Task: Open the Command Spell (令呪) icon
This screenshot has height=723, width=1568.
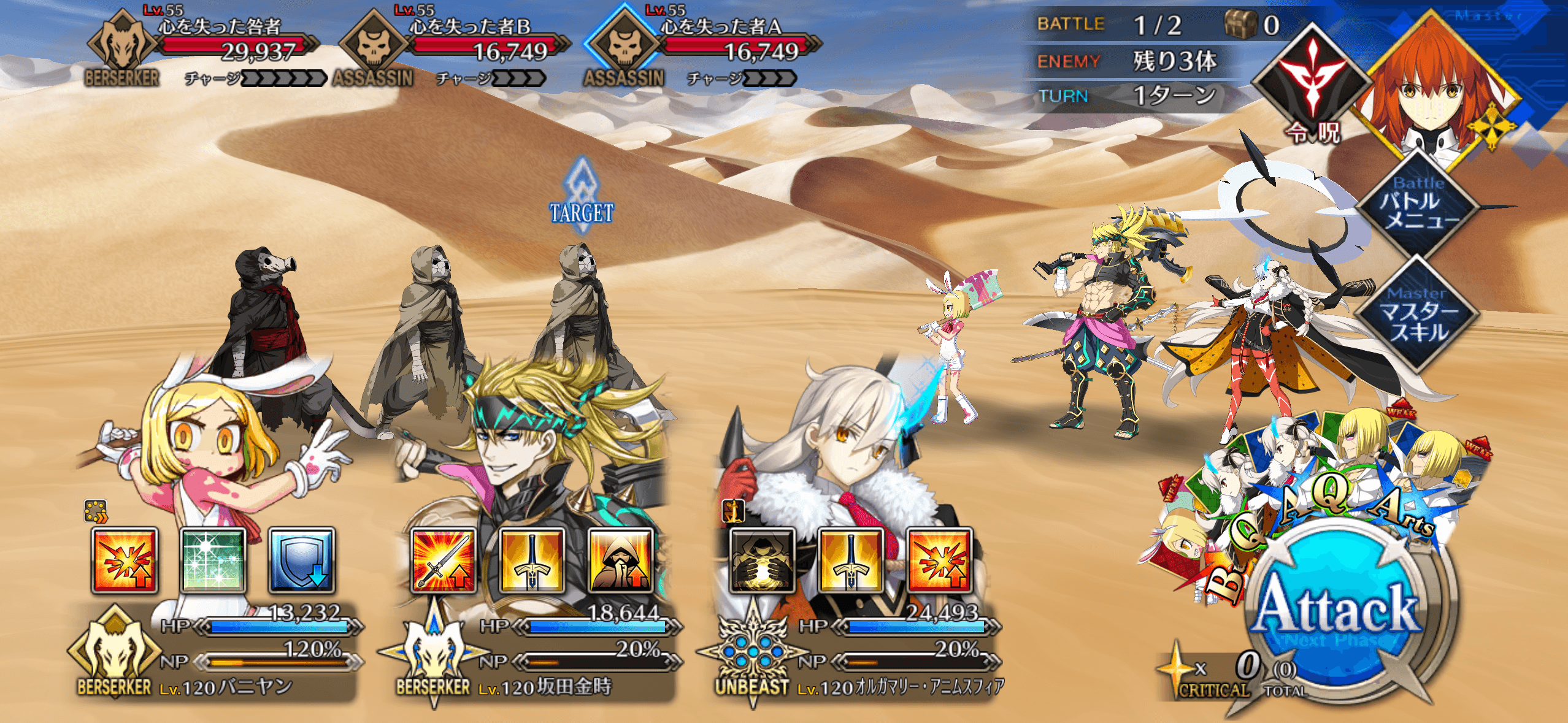Action: 1313,86
